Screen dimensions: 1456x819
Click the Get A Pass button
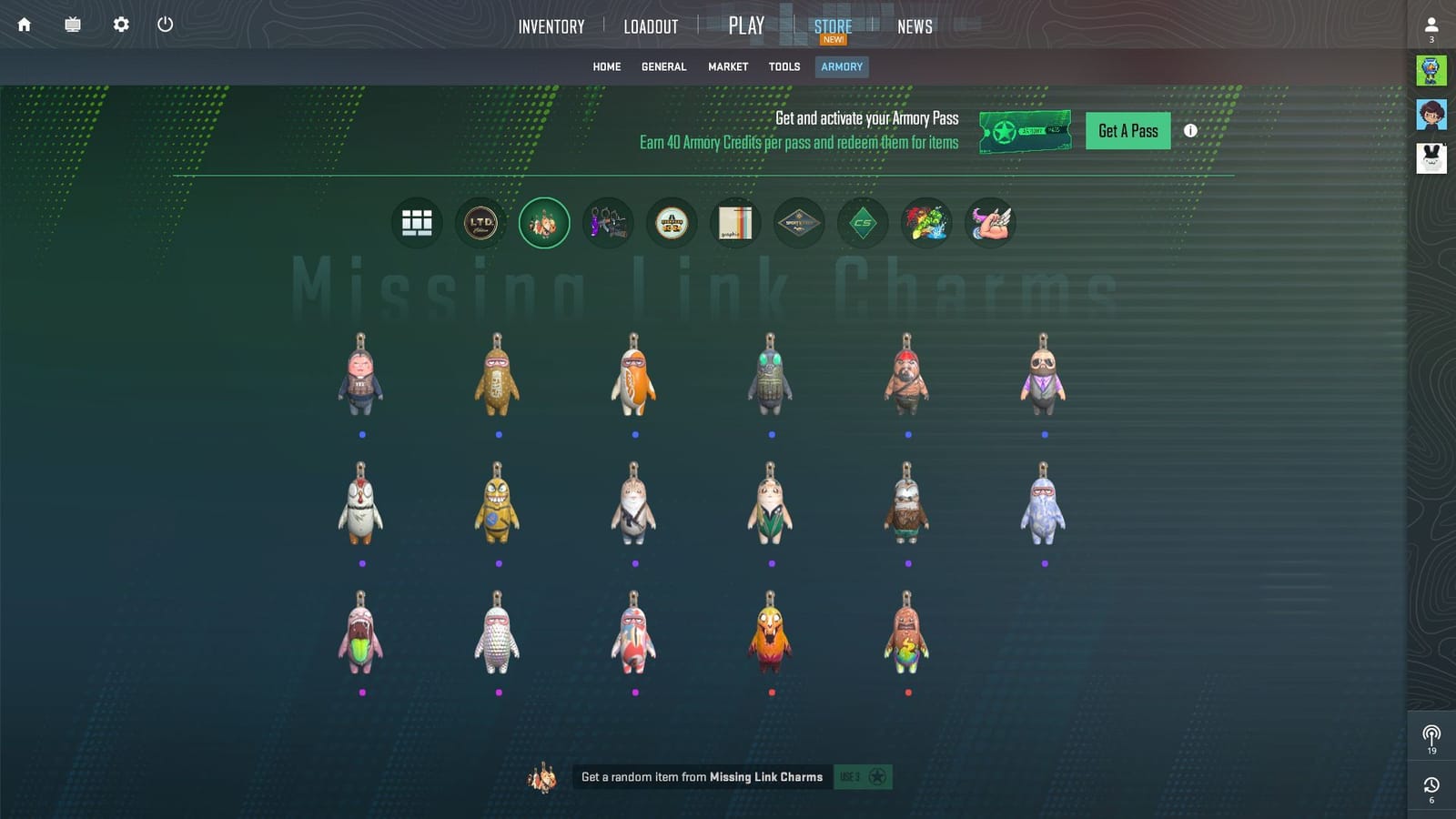coord(1127,130)
